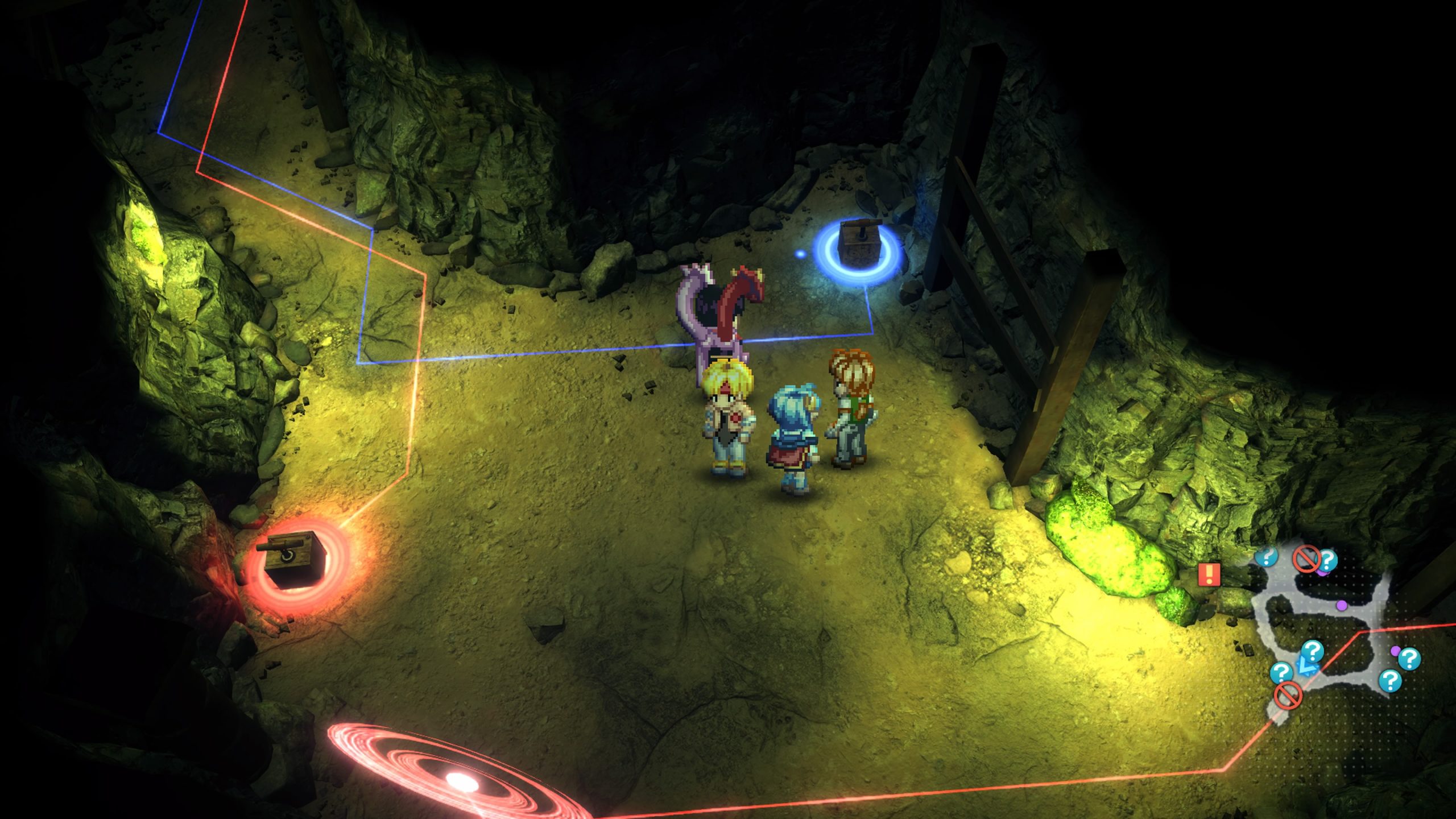1456x819 pixels.
Task: Click the blue player arrow on the minimap
Action: [1306, 668]
